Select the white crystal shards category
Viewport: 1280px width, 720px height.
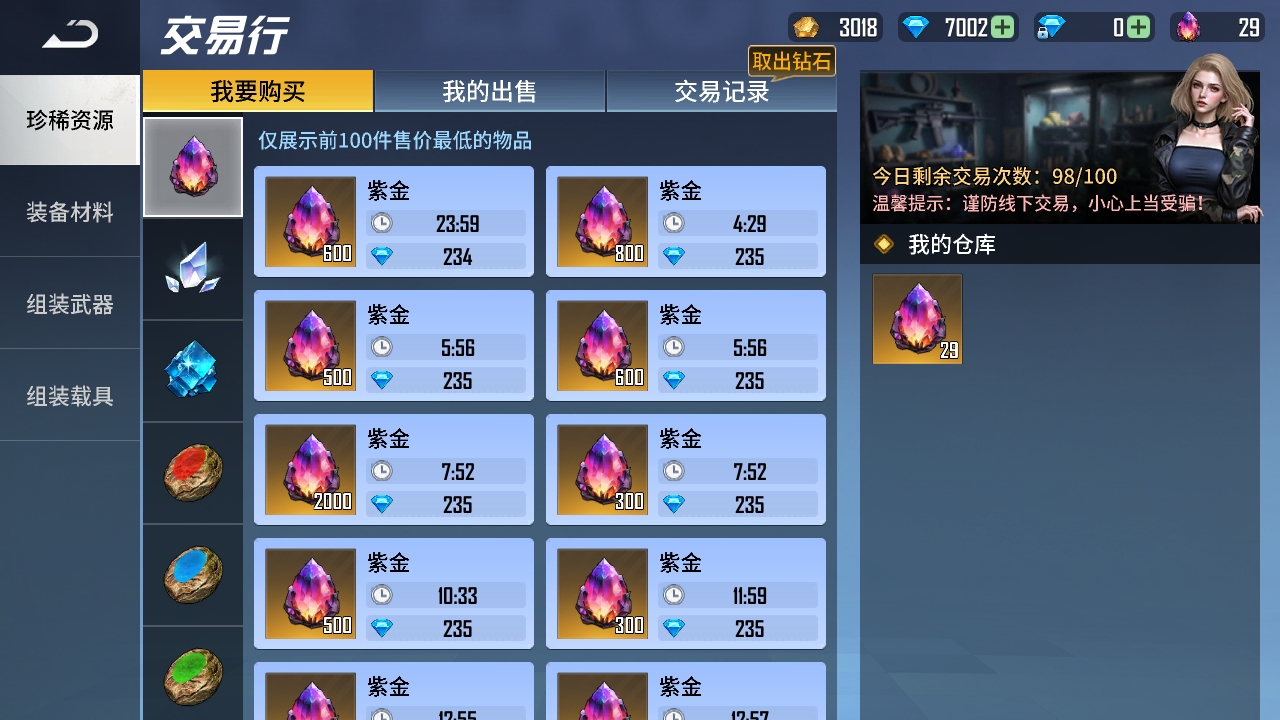[x=192, y=268]
